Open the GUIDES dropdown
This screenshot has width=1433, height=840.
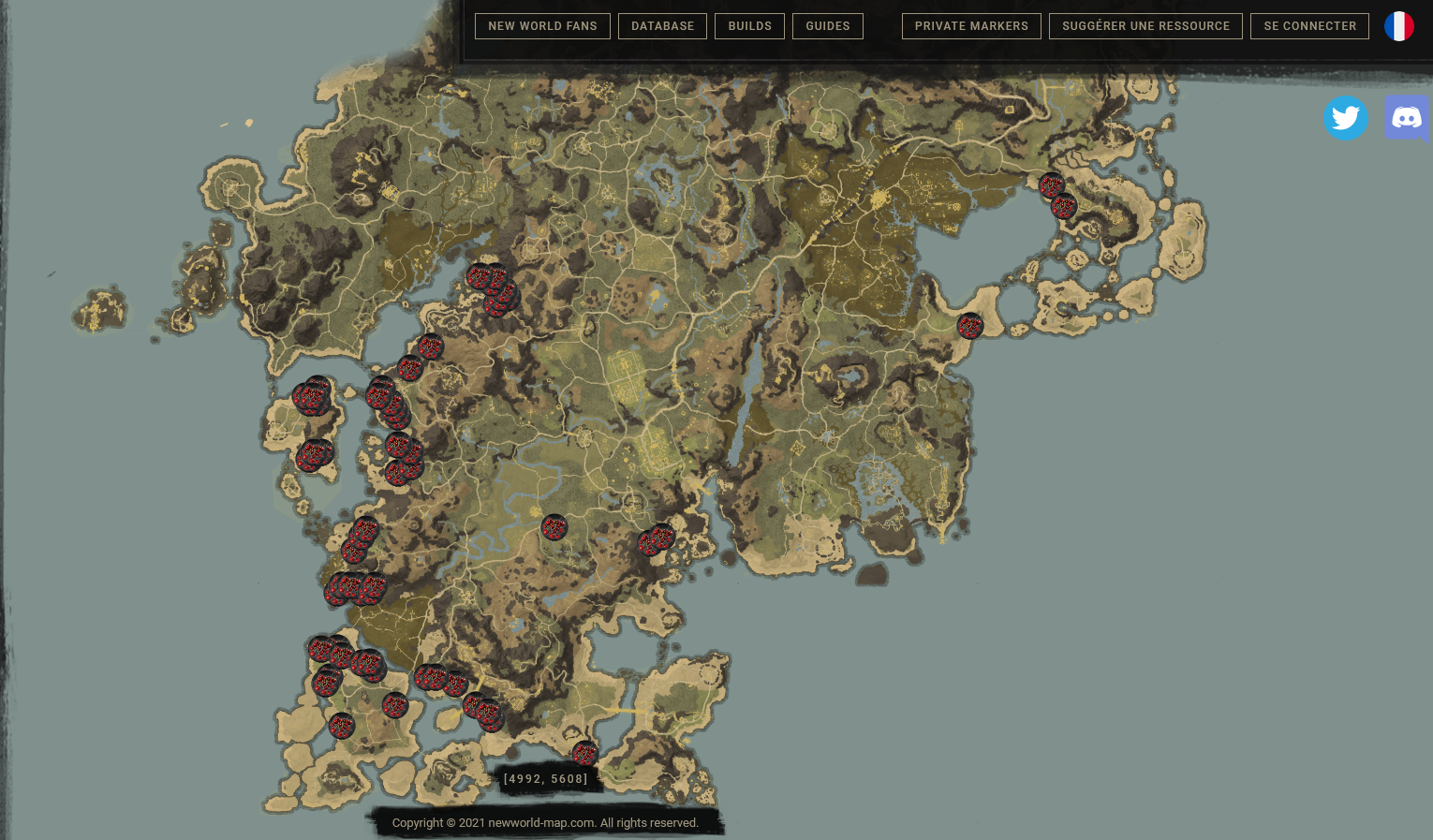pos(827,26)
